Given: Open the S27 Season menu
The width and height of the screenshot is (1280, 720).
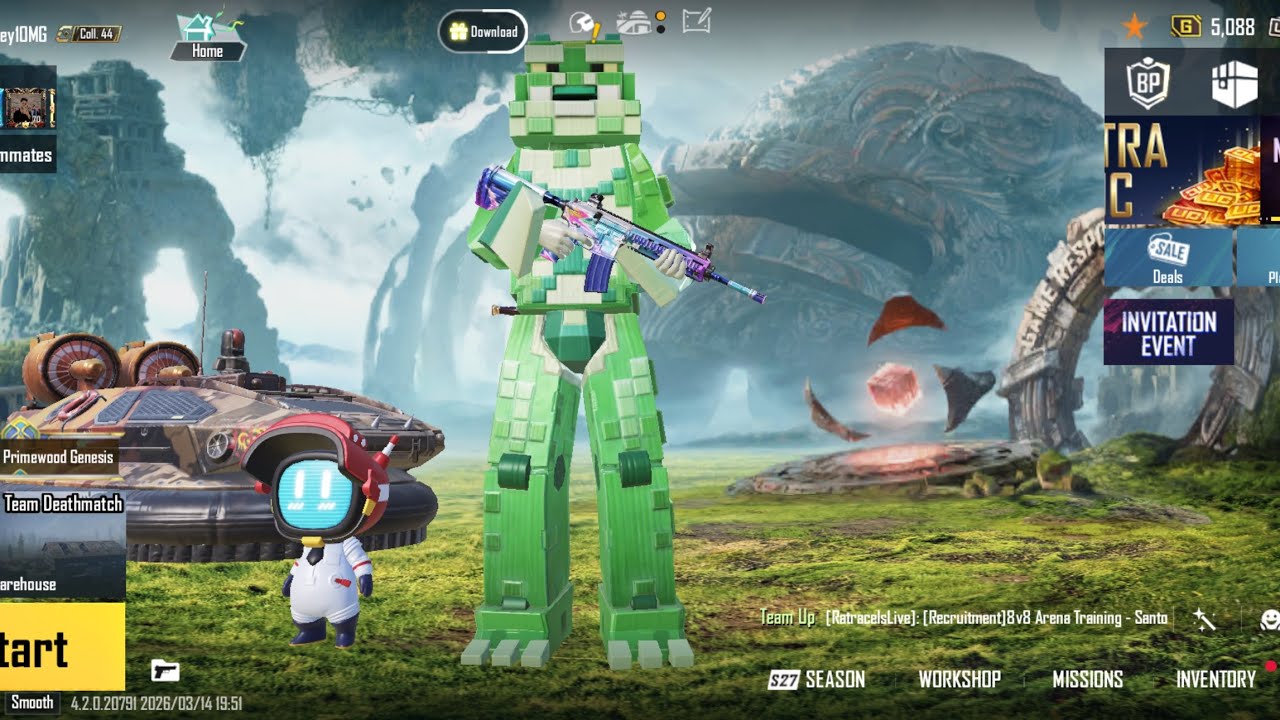Looking at the screenshot, I should coord(816,680).
